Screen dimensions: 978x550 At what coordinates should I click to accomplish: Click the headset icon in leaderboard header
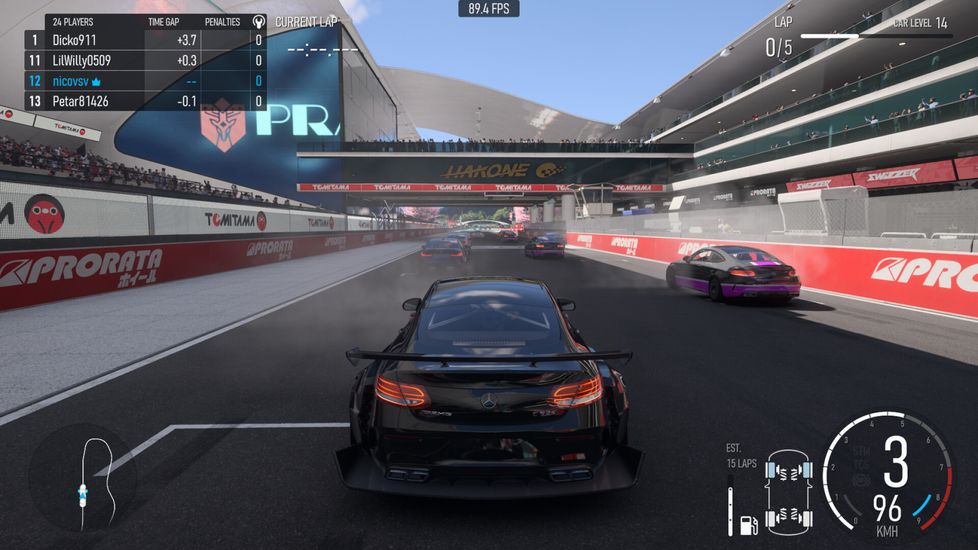coord(259,21)
